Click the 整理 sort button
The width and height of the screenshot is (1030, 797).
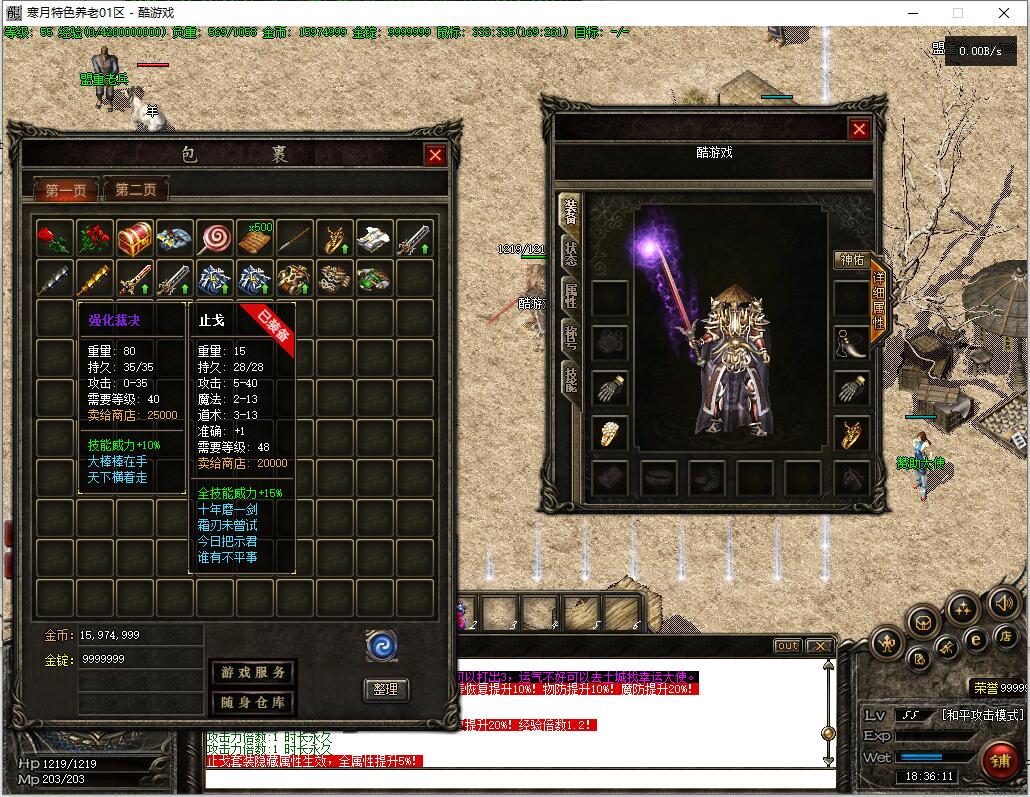point(386,689)
